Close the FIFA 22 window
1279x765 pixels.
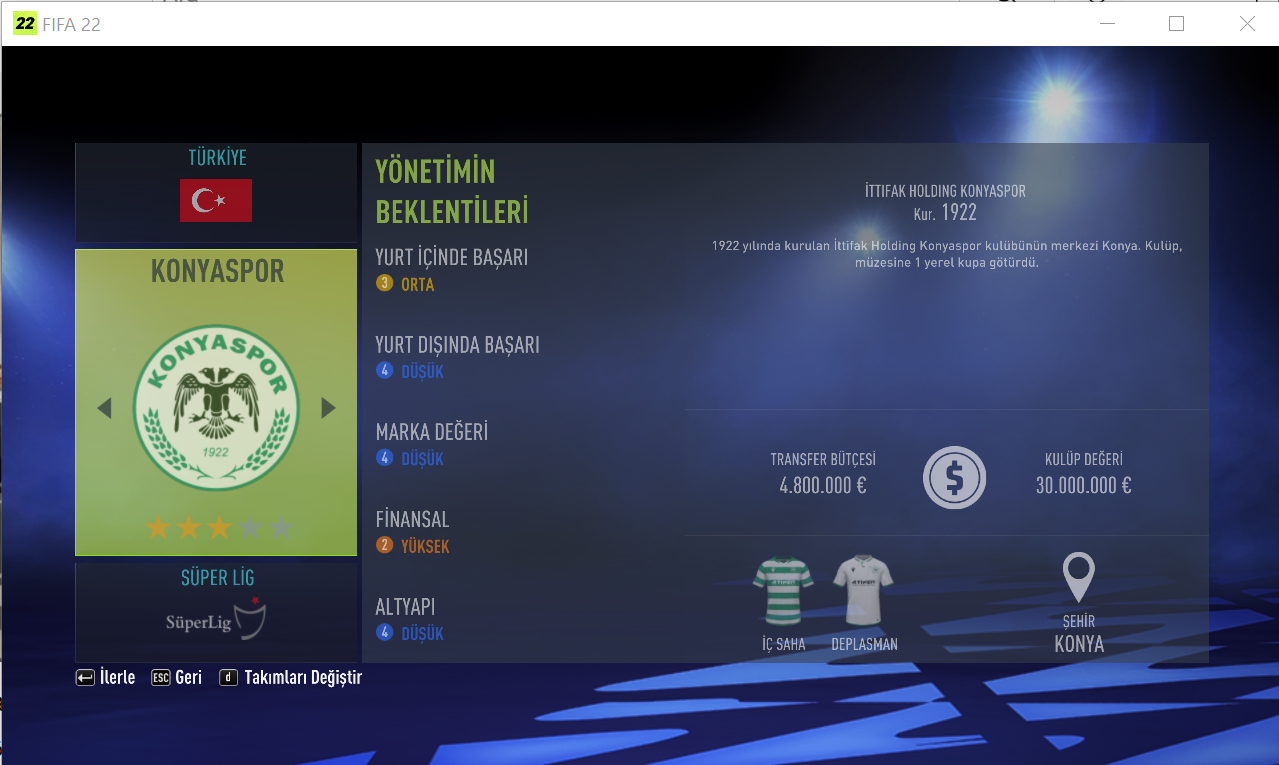(x=1247, y=24)
